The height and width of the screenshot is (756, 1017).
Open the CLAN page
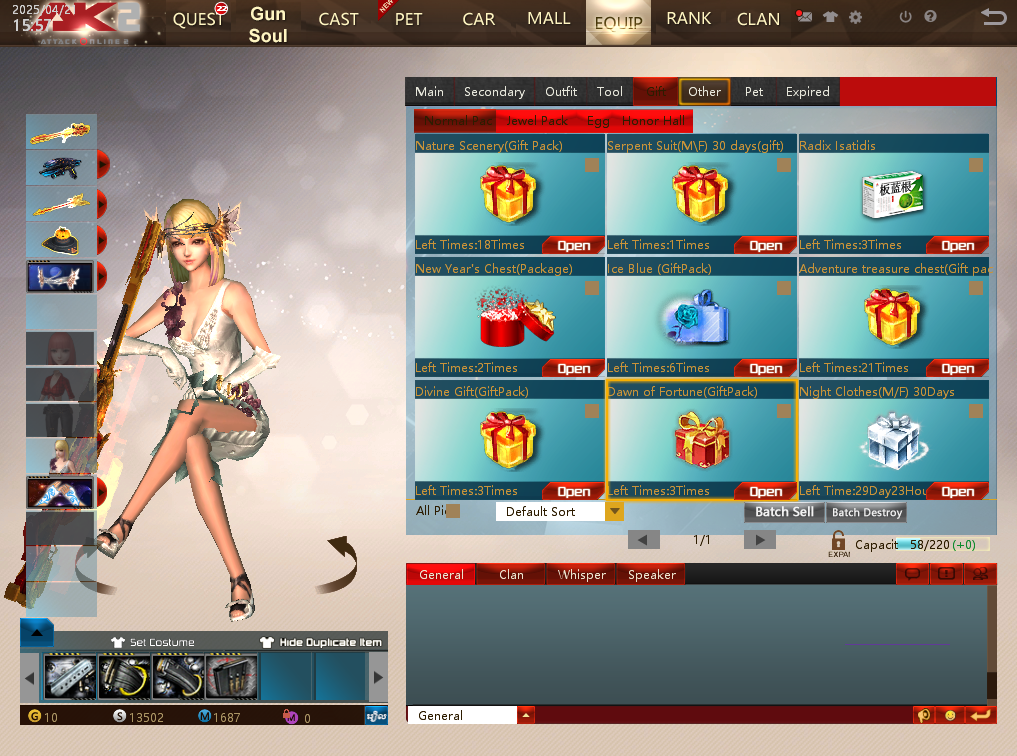coord(758,19)
